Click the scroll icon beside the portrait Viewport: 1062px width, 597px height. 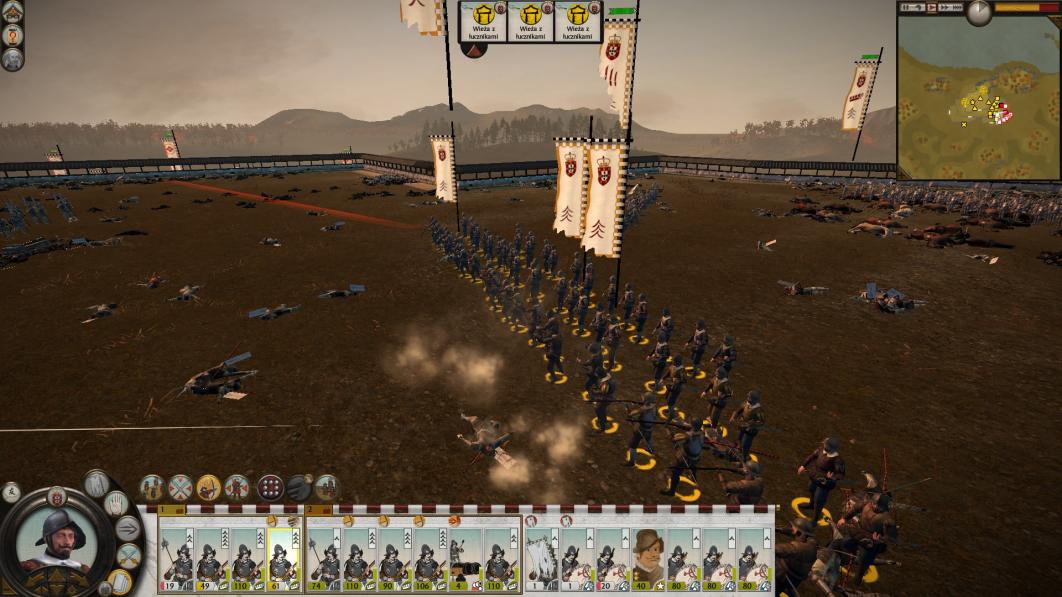point(121,581)
